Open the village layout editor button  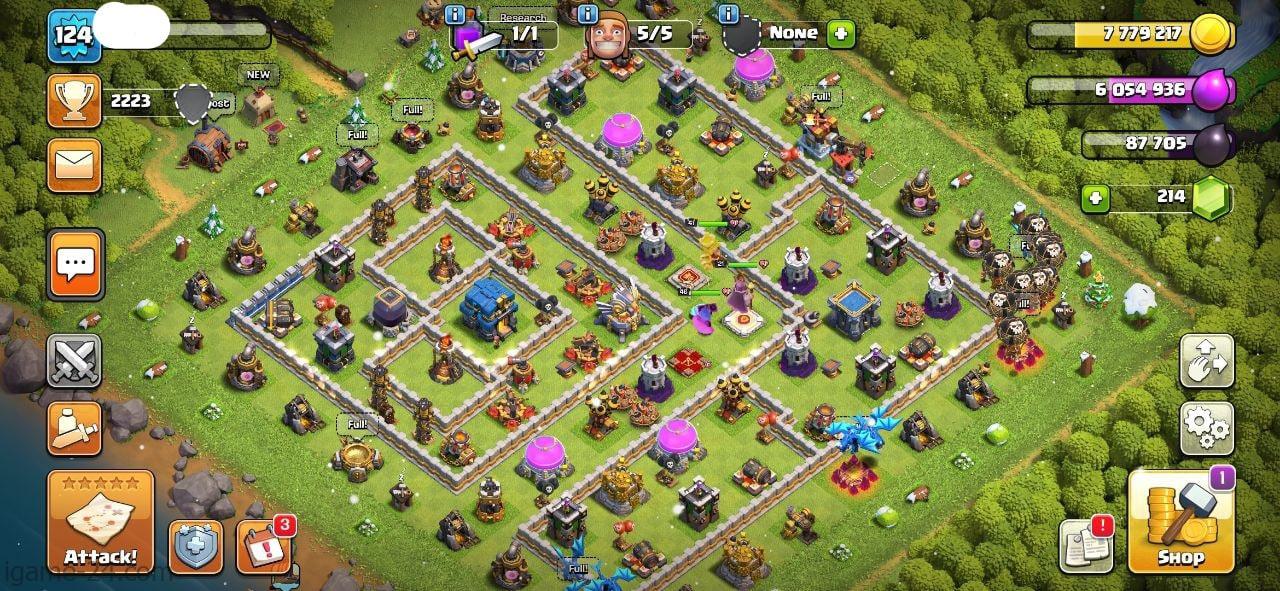point(1207,361)
